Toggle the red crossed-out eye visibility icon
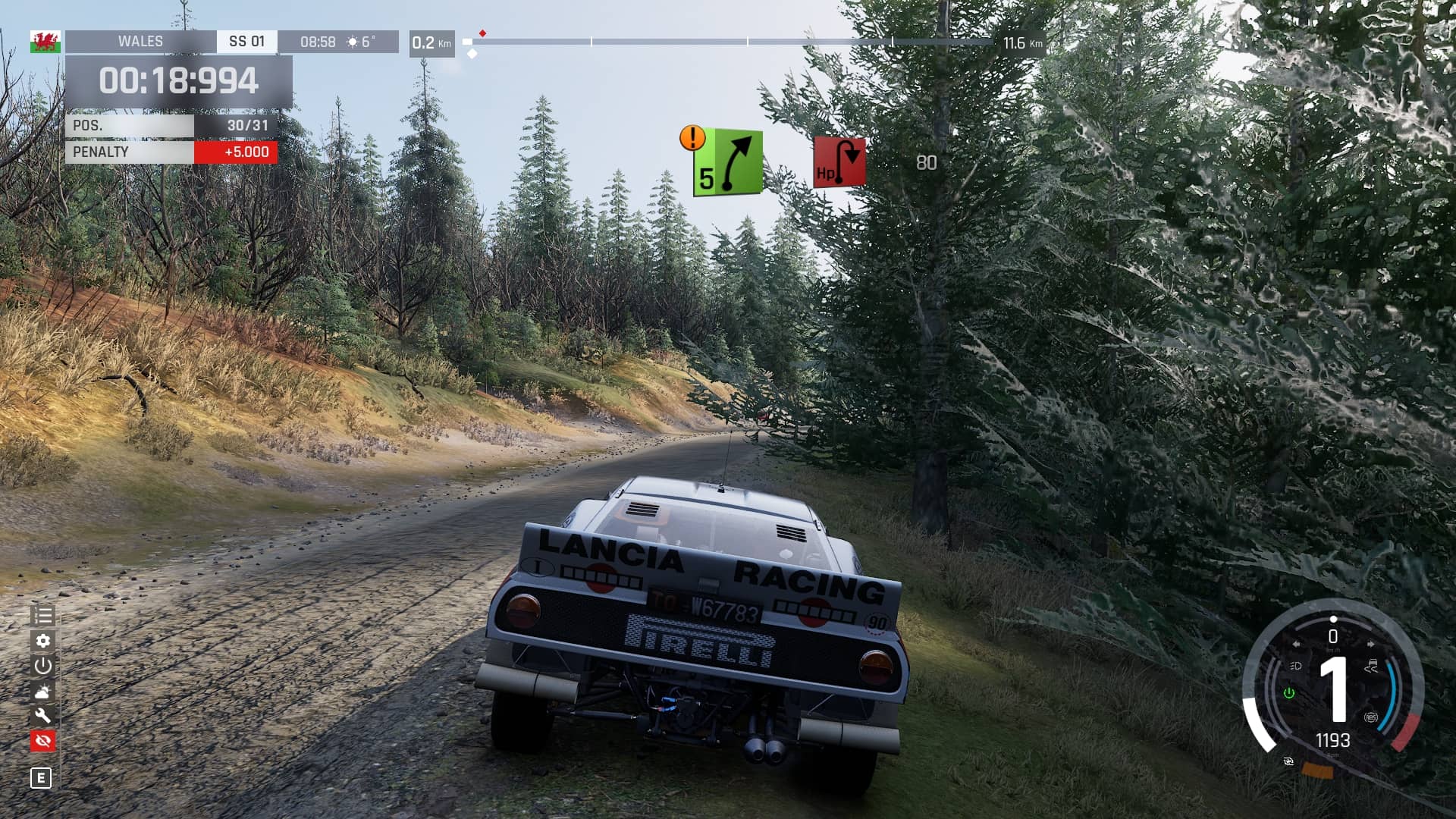1456x819 pixels. [x=42, y=740]
